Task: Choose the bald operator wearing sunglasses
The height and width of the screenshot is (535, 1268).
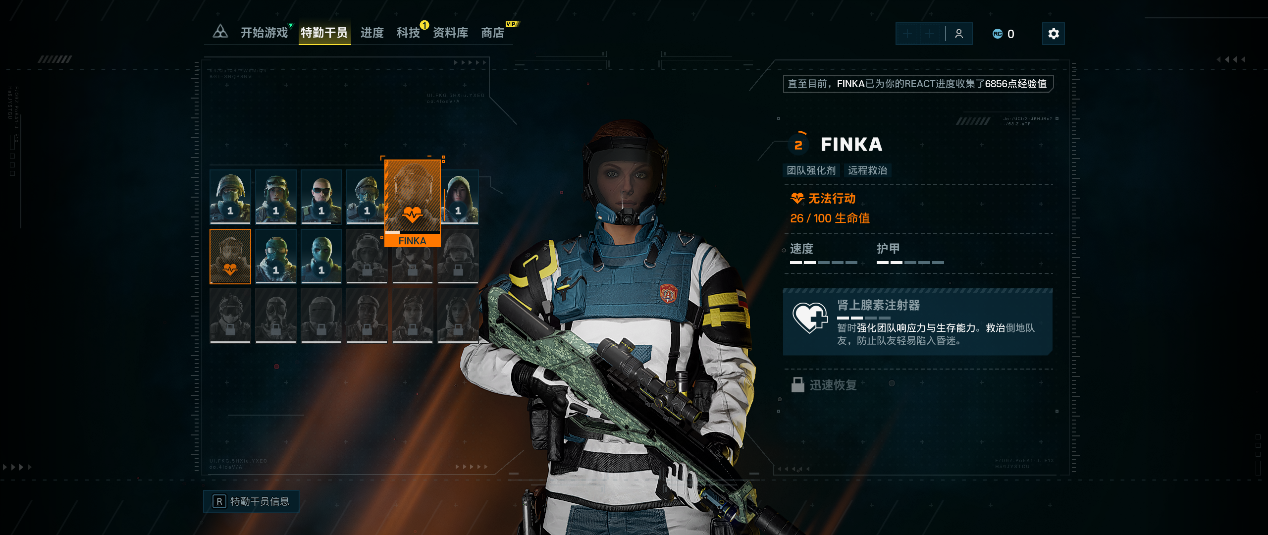Action: 321,196
